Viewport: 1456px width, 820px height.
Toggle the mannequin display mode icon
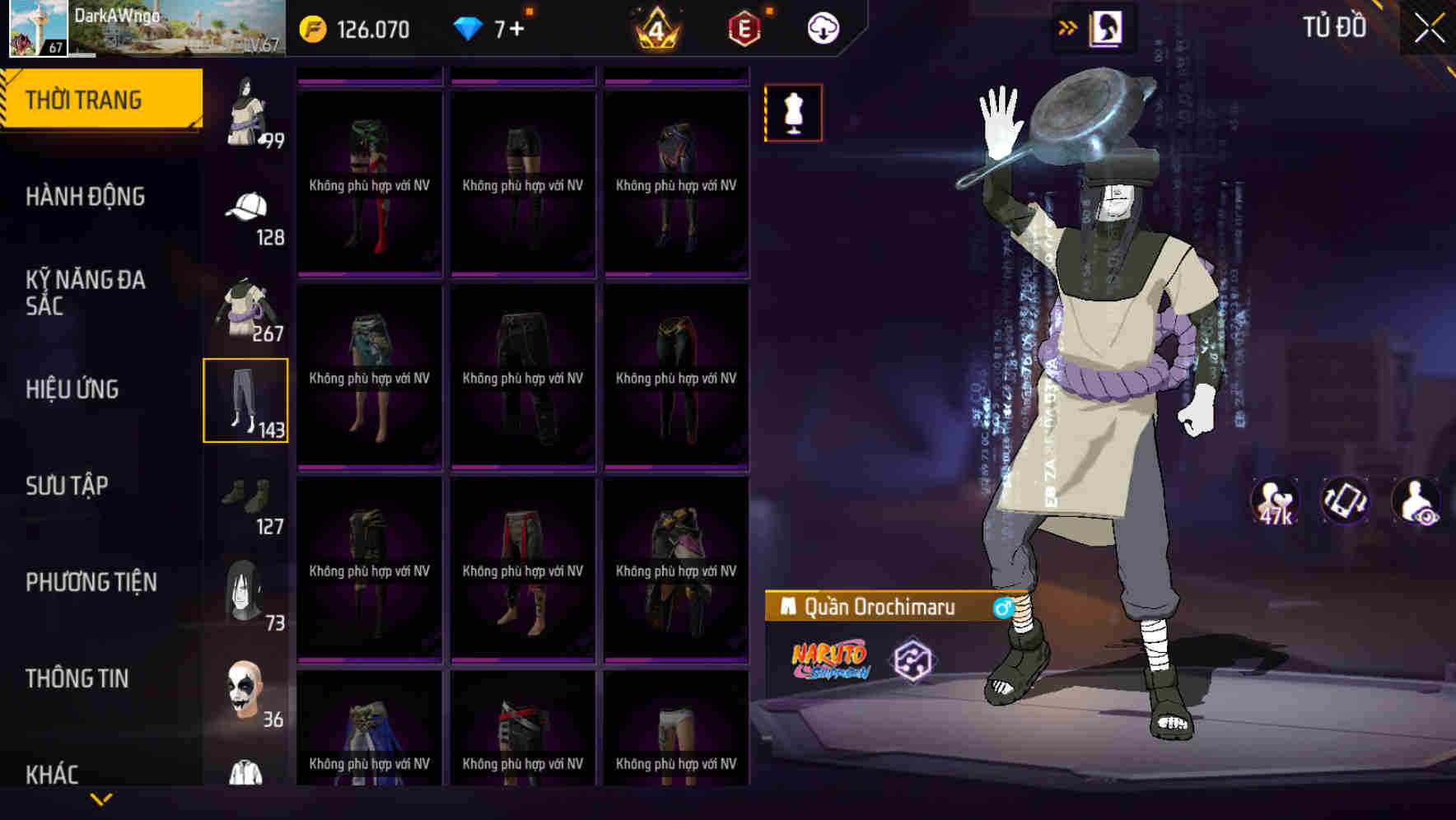pyautogui.click(x=793, y=113)
